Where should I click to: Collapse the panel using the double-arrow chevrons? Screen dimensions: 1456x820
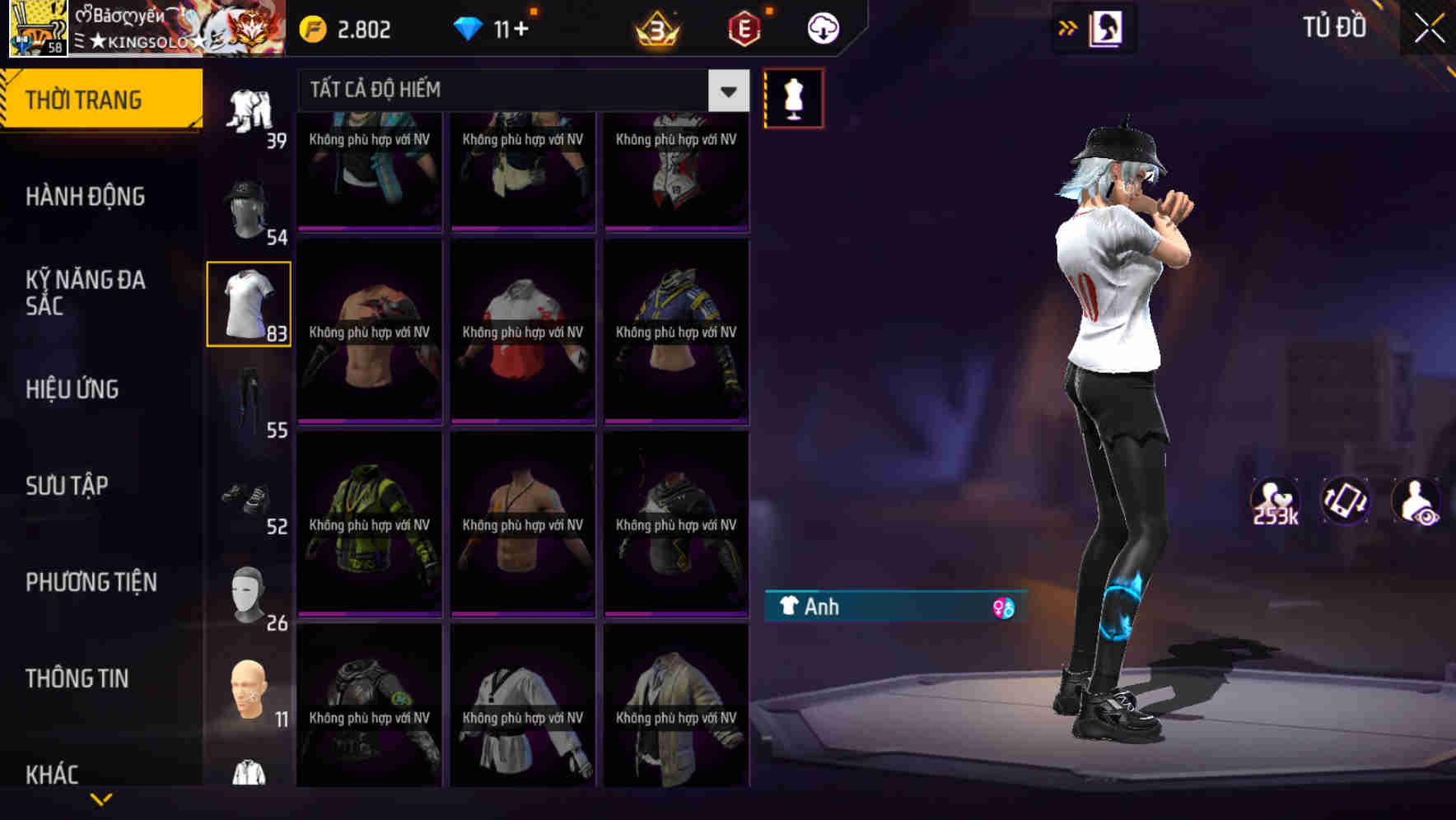point(1068,27)
